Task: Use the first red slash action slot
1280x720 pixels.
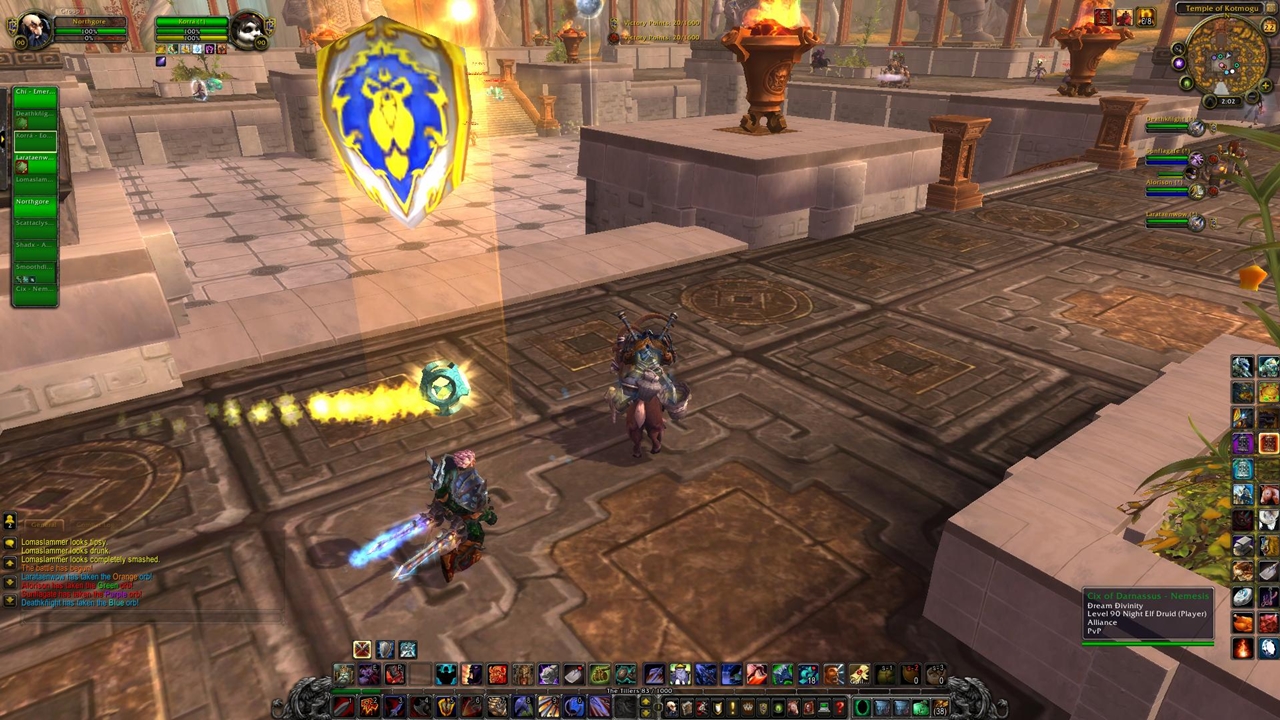Action: tap(343, 707)
